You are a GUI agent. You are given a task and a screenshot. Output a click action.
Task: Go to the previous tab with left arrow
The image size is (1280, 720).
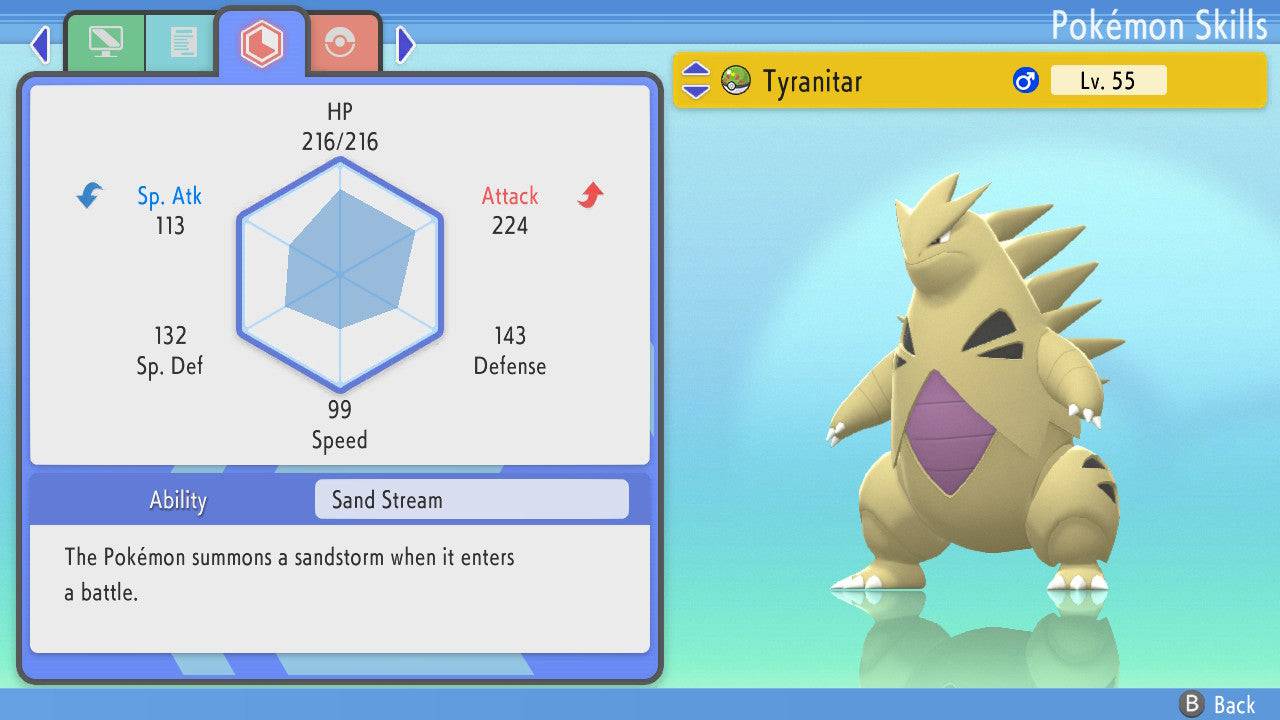40,44
